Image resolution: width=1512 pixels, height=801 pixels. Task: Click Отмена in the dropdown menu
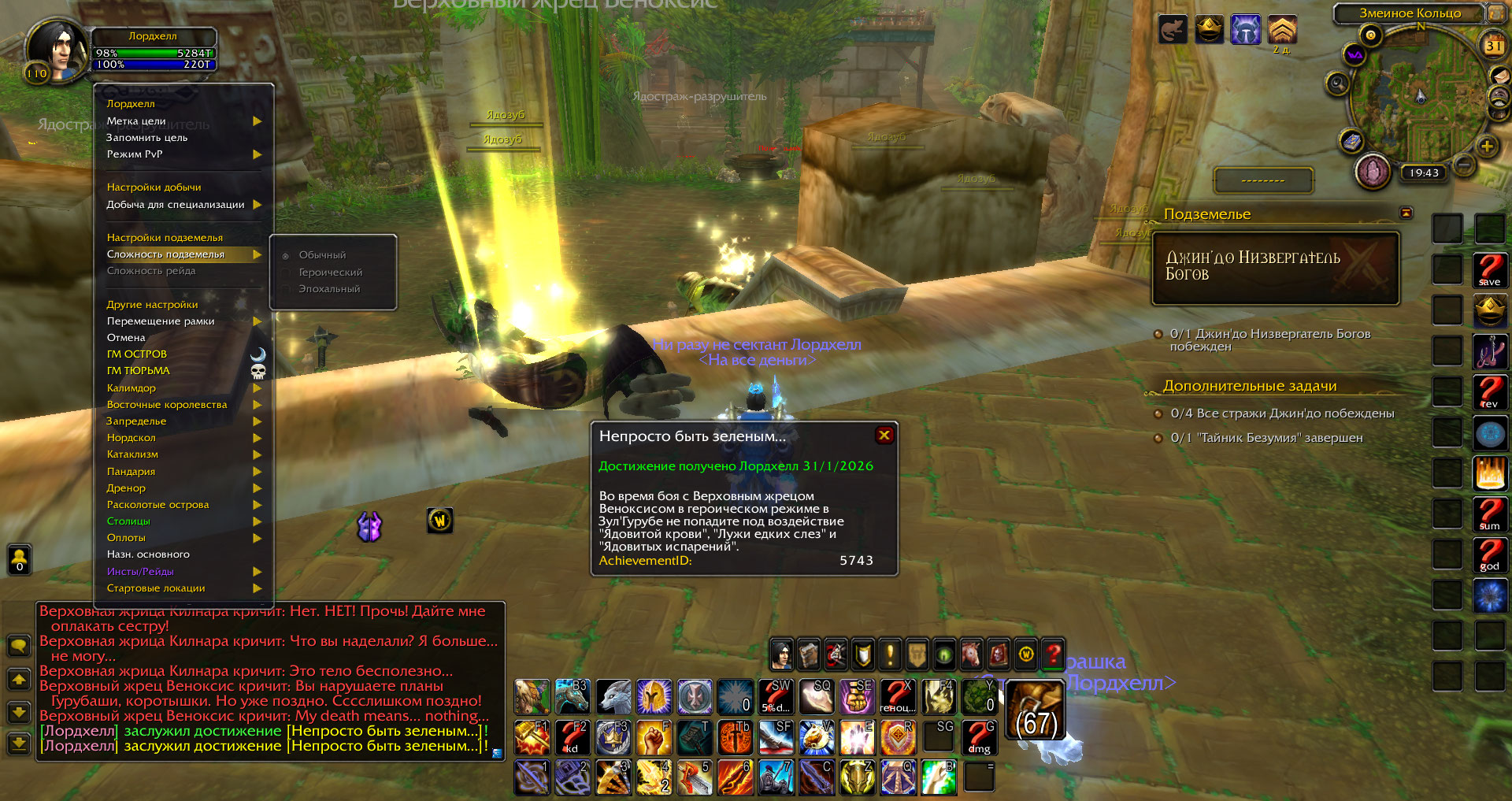pyautogui.click(x=126, y=338)
